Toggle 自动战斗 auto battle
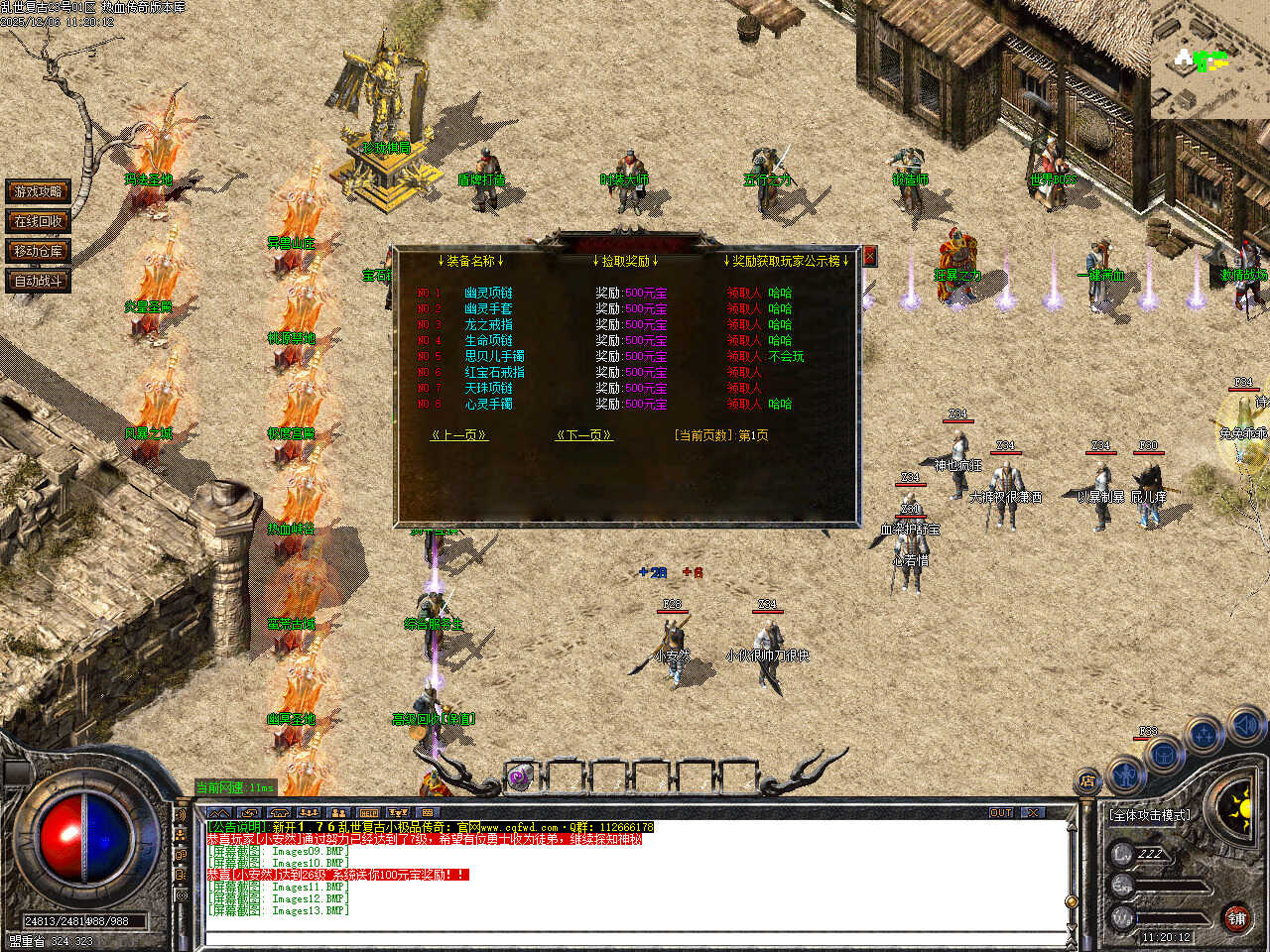The image size is (1270, 952). click(x=38, y=281)
